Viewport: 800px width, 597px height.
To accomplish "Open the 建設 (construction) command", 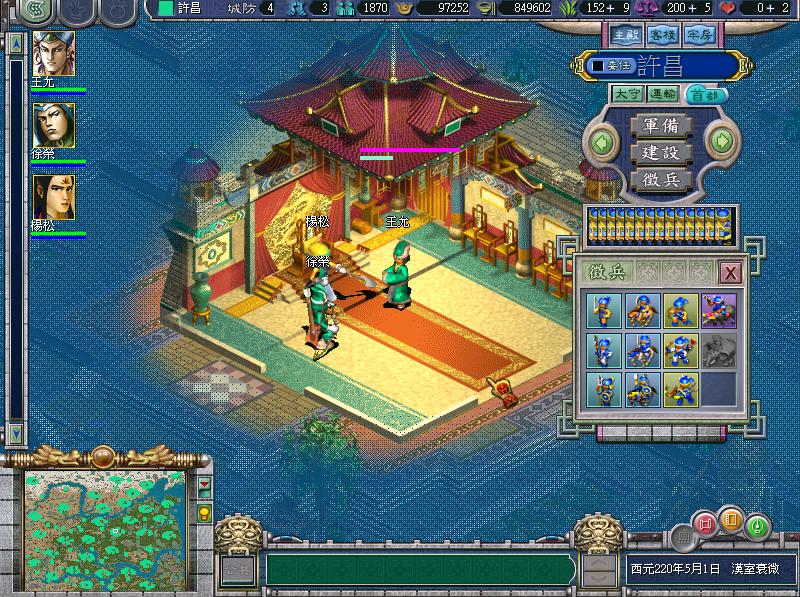I will coord(660,153).
